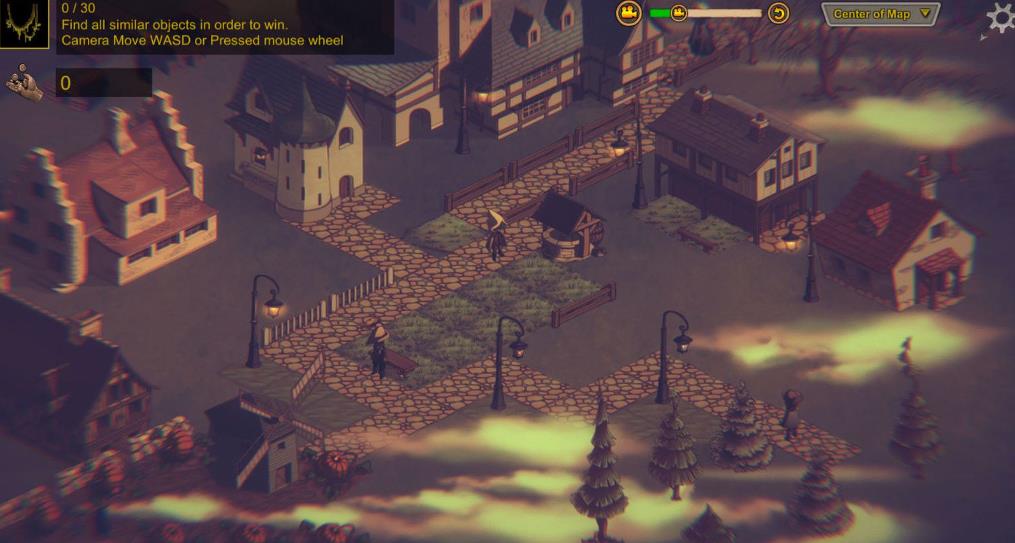Open the settings gear menu

[1000, 19]
